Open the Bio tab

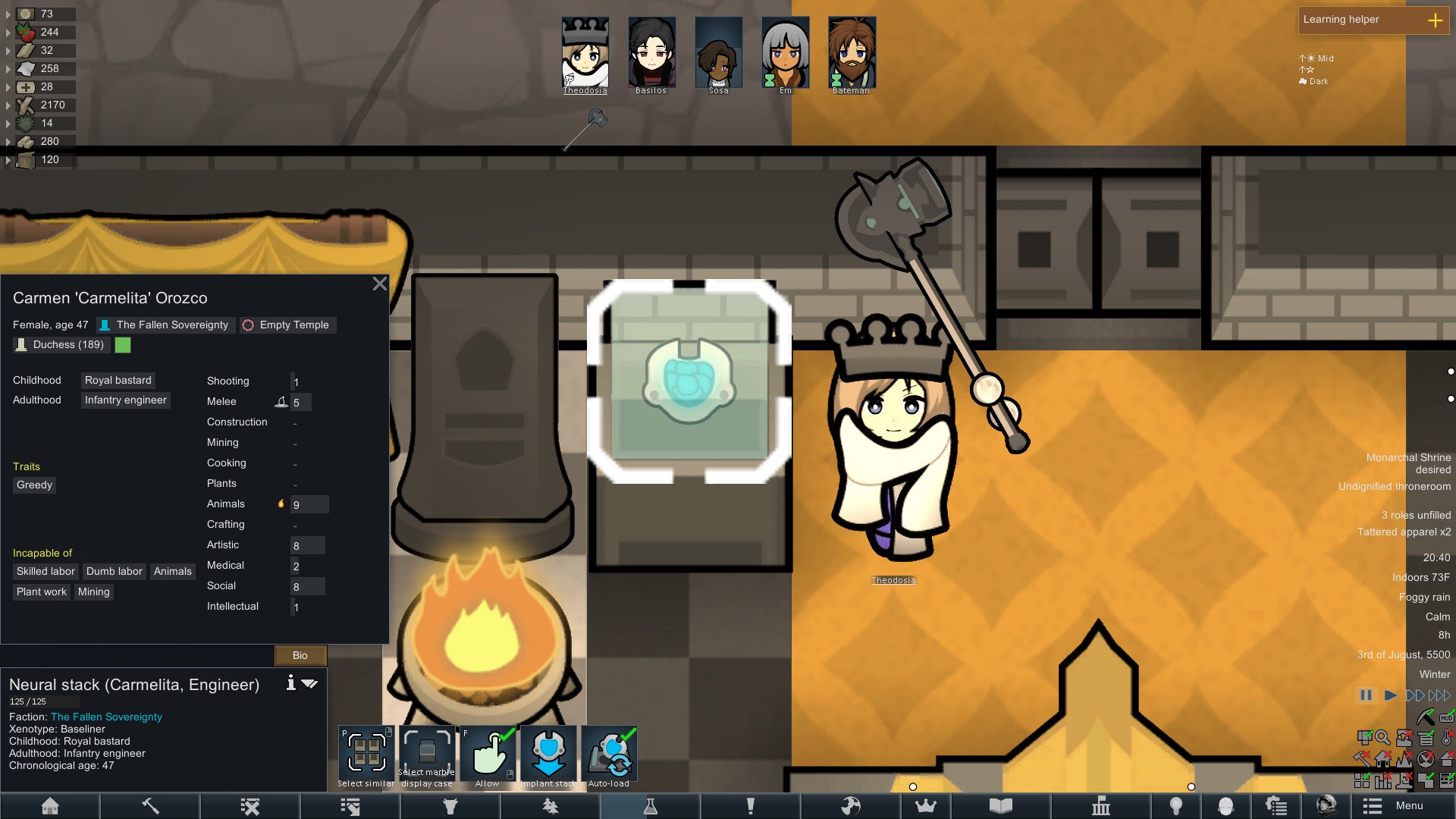coord(300,655)
